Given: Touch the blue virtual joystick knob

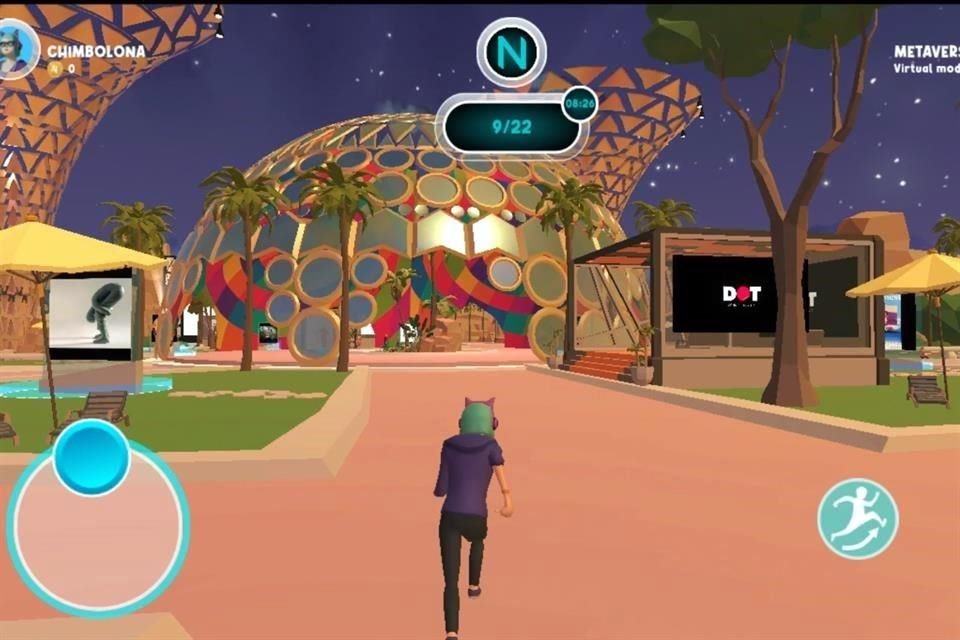Looking at the screenshot, I should (x=91, y=457).
